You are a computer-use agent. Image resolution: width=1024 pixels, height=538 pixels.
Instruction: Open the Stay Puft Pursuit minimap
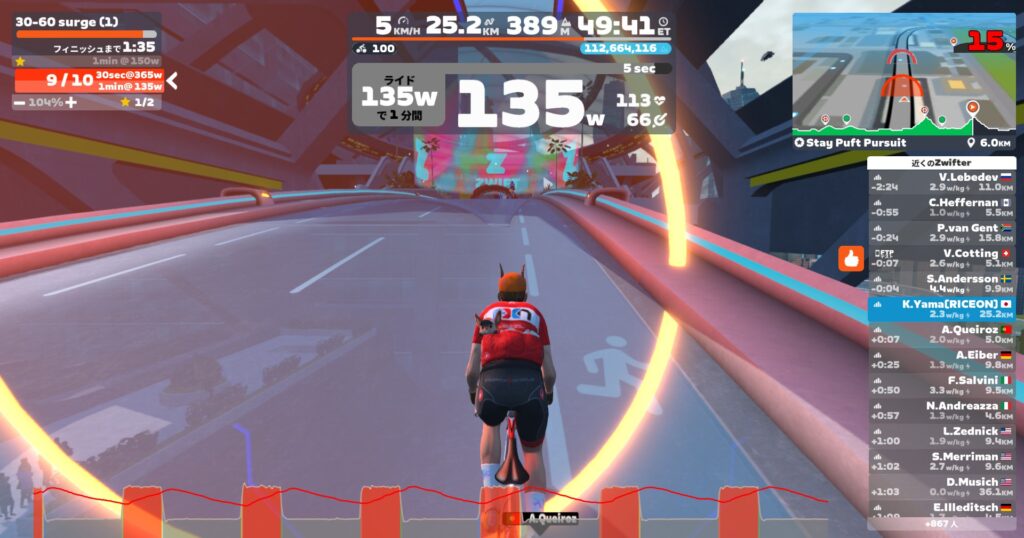tap(903, 76)
